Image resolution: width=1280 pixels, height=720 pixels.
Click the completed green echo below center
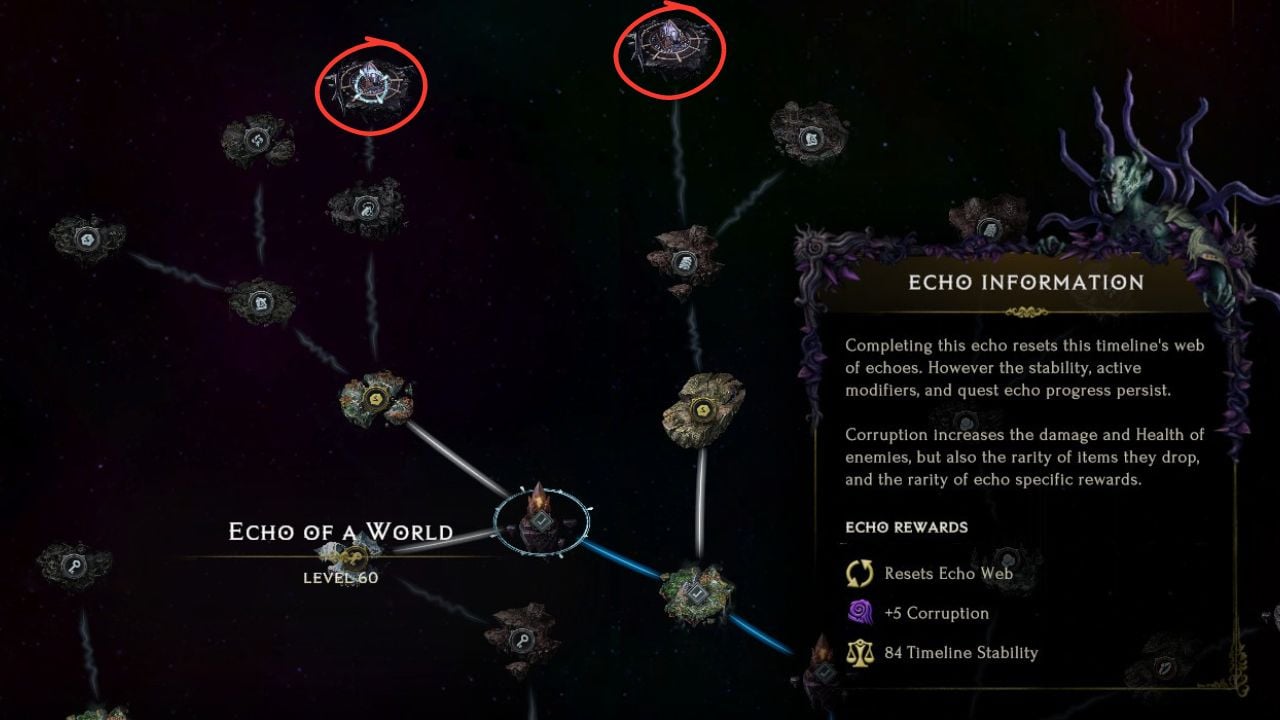pos(695,595)
